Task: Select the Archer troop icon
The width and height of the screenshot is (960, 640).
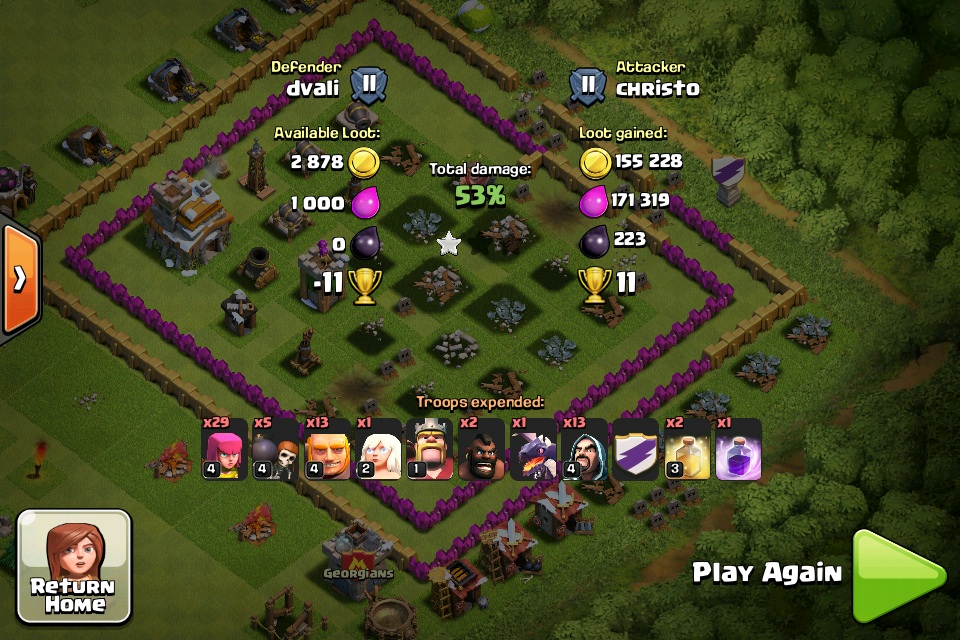Action: pos(225,449)
